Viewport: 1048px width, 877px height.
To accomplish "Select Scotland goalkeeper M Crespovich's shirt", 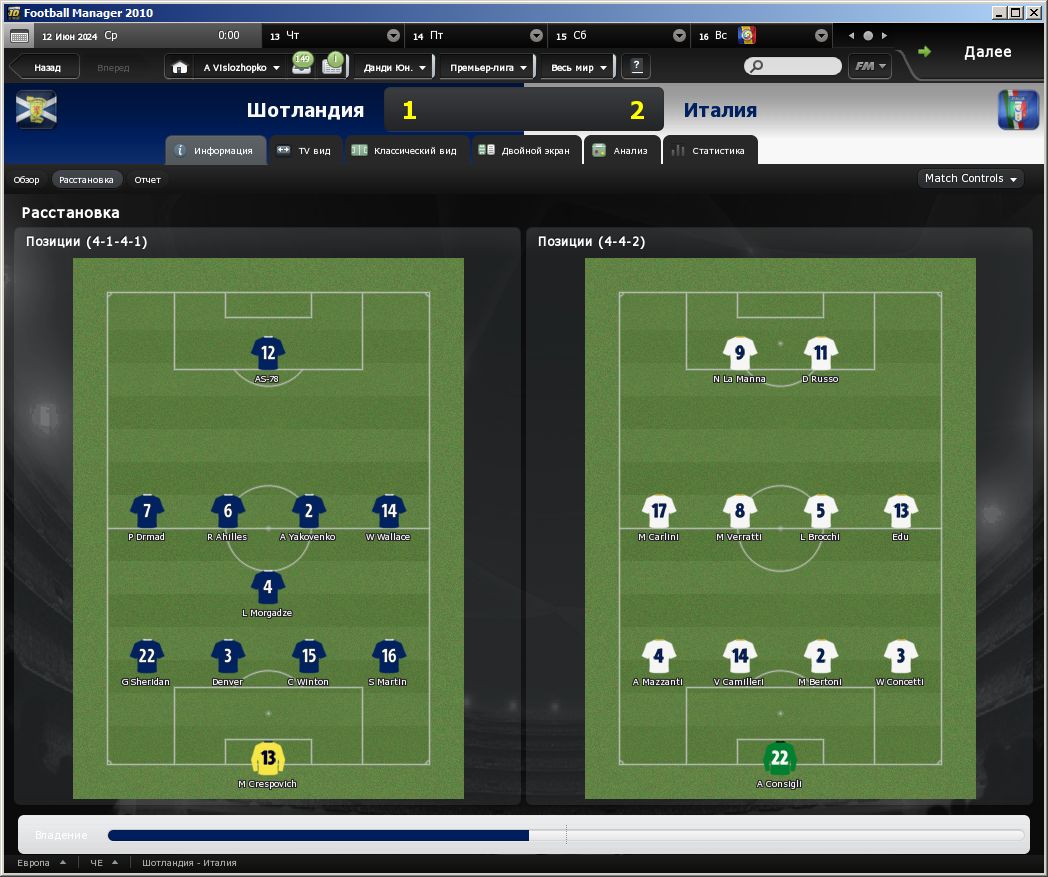I will coord(268,759).
